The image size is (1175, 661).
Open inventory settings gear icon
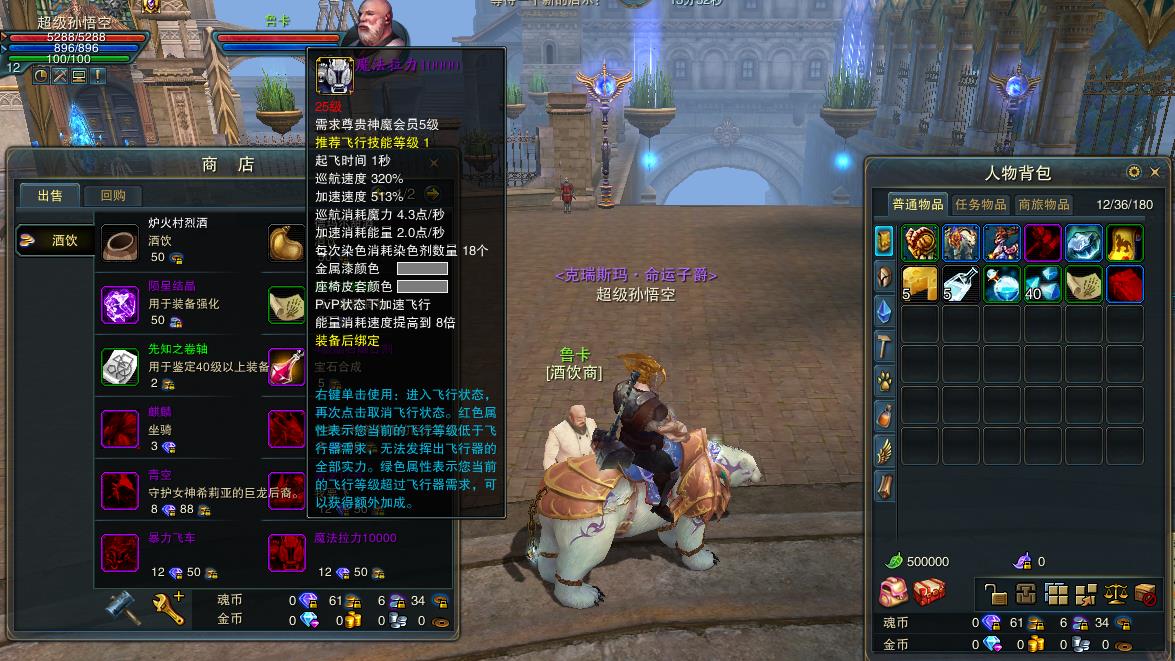coord(1134,172)
